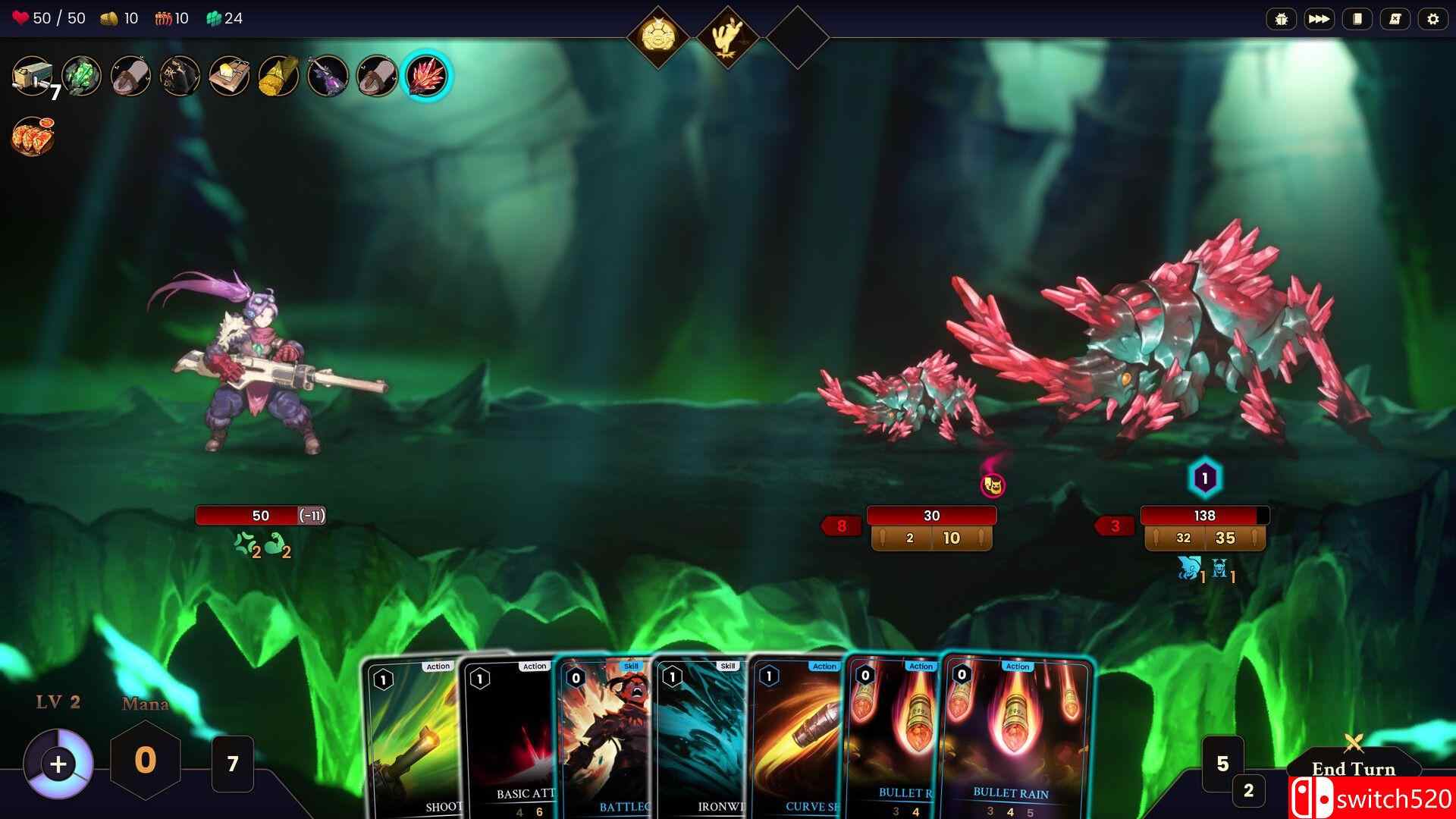Inspect the cheese mousetrap relic
Screen dimensions: 1456x819
point(229,76)
